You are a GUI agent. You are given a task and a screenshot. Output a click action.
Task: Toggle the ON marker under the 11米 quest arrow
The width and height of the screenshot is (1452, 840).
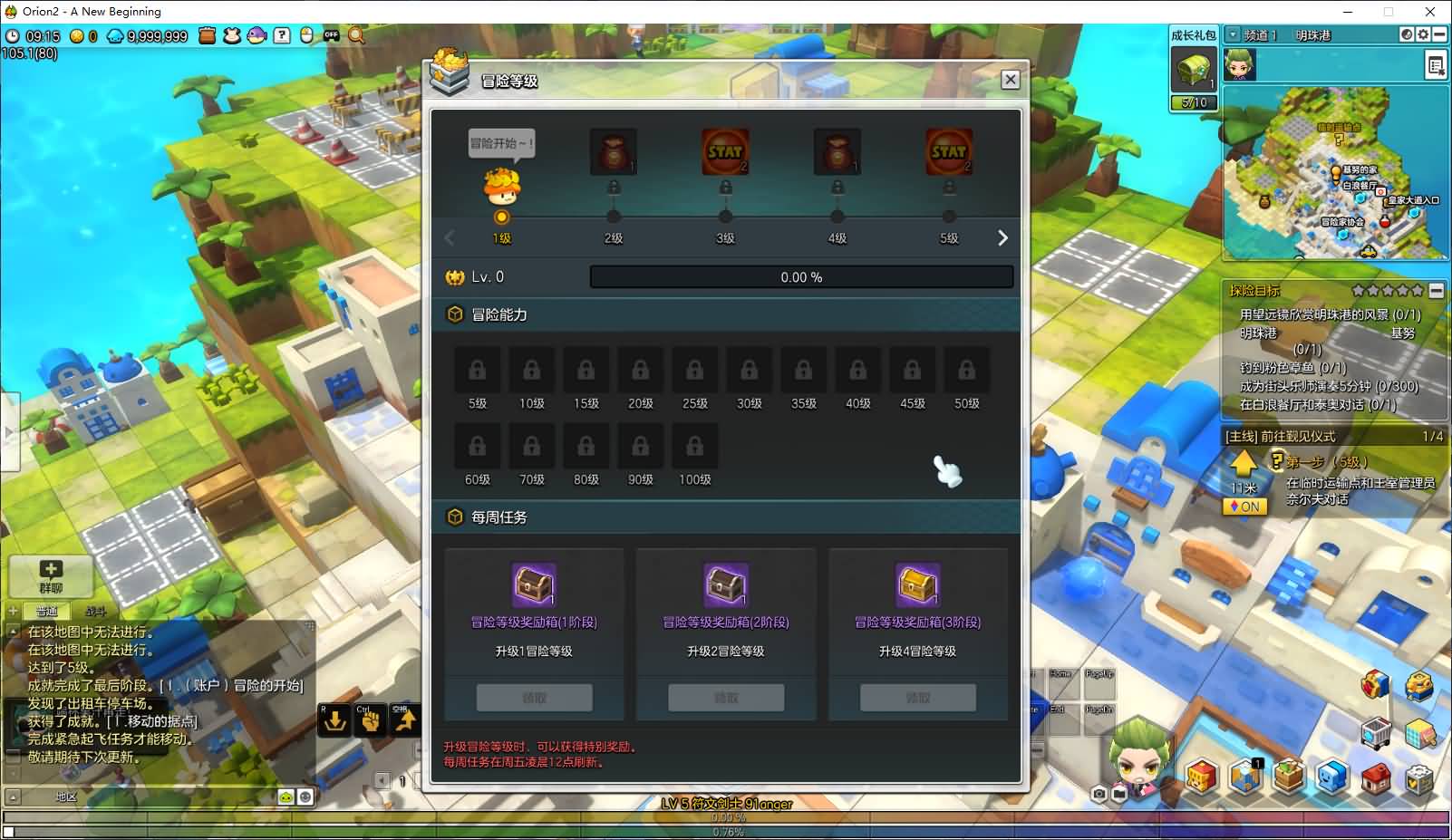click(1244, 507)
